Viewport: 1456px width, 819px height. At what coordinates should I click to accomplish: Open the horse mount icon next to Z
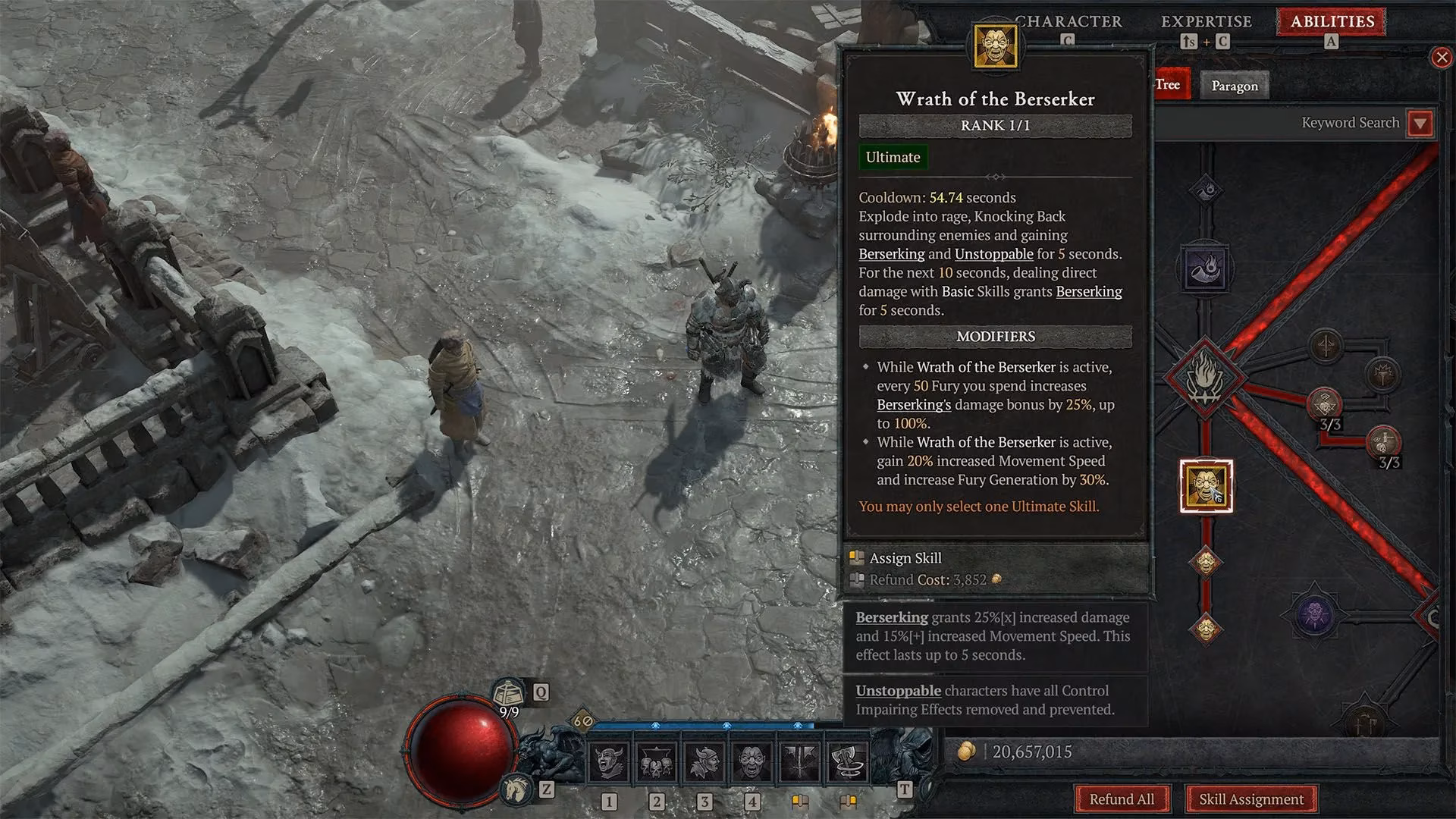pos(514,789)
